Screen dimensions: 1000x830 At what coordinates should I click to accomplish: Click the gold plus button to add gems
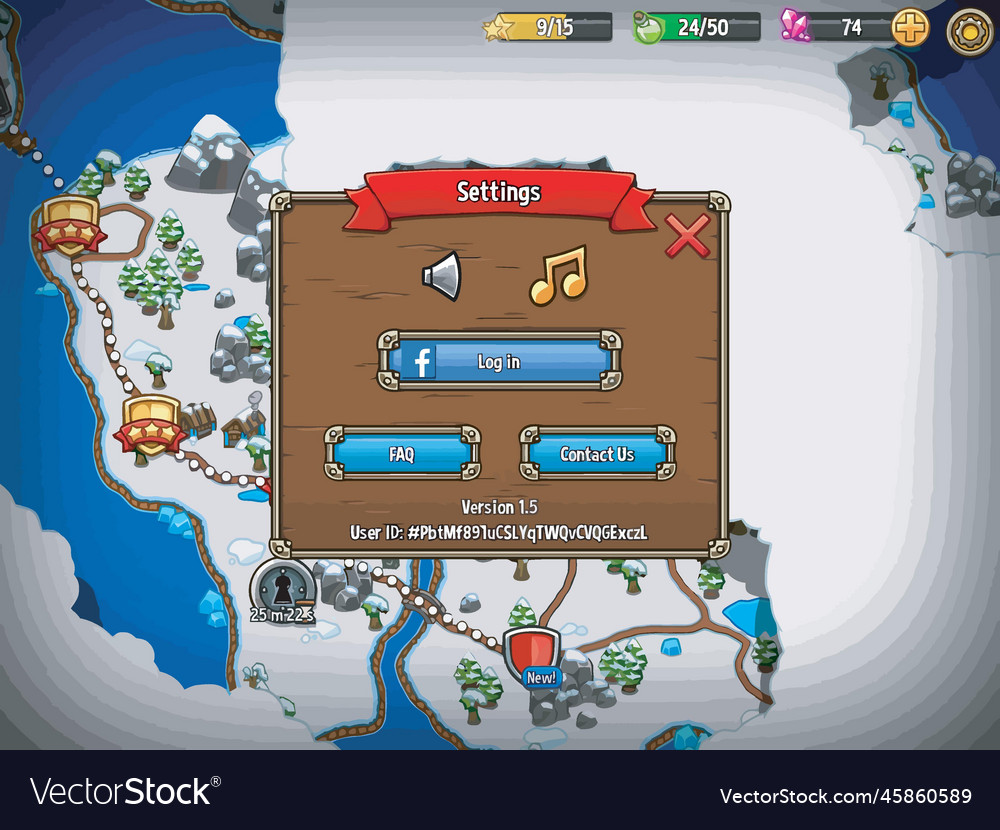[x=910, y=27]
